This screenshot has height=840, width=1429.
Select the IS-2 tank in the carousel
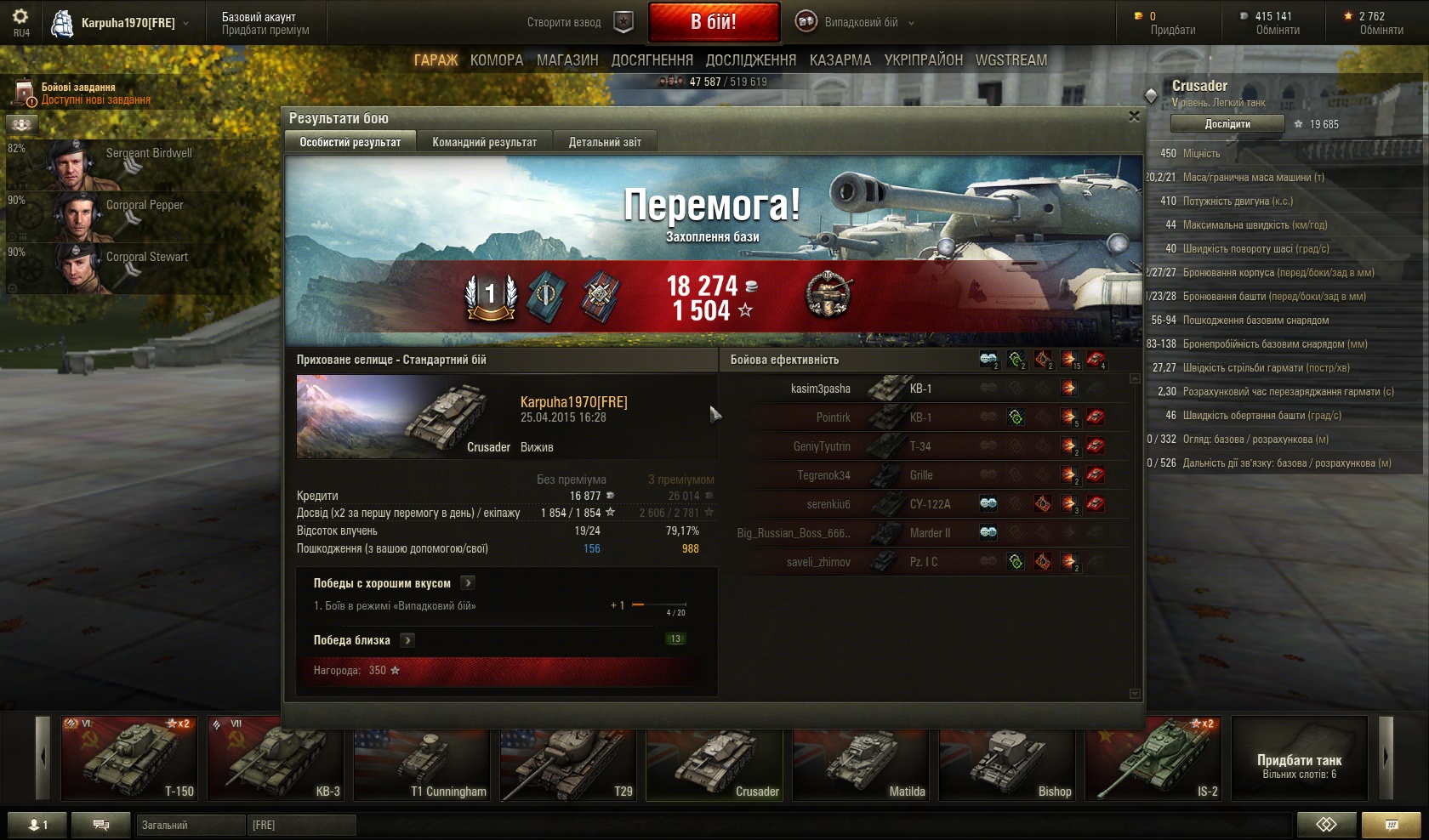tap(1153, 758)
